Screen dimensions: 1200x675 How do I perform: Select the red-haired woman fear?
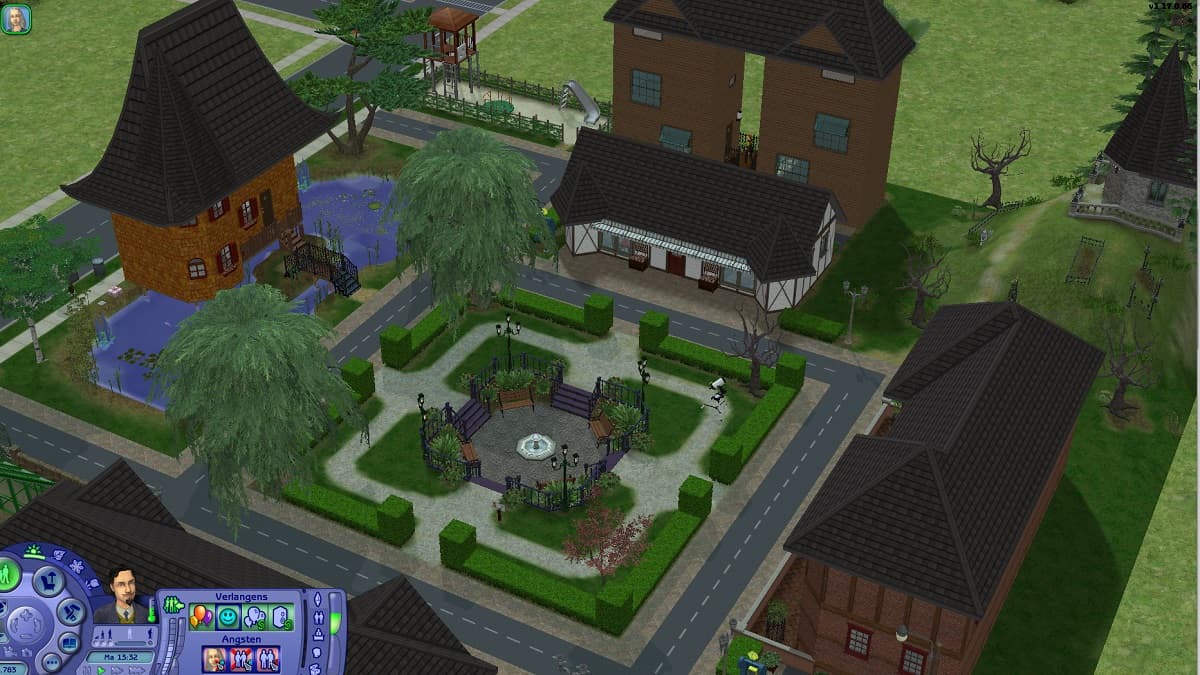pos(214,659)
